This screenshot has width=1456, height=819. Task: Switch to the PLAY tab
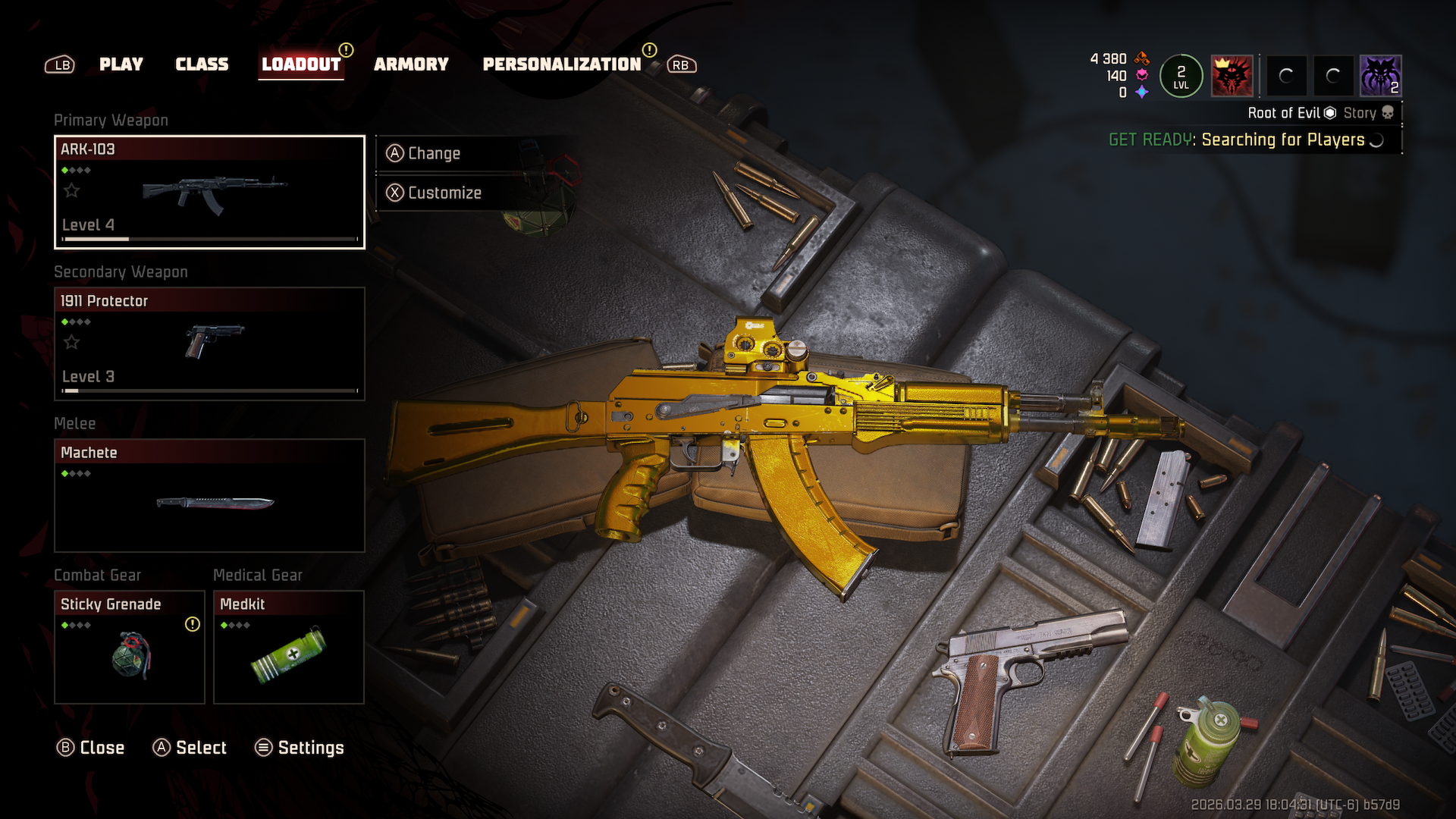click(121, 64)
